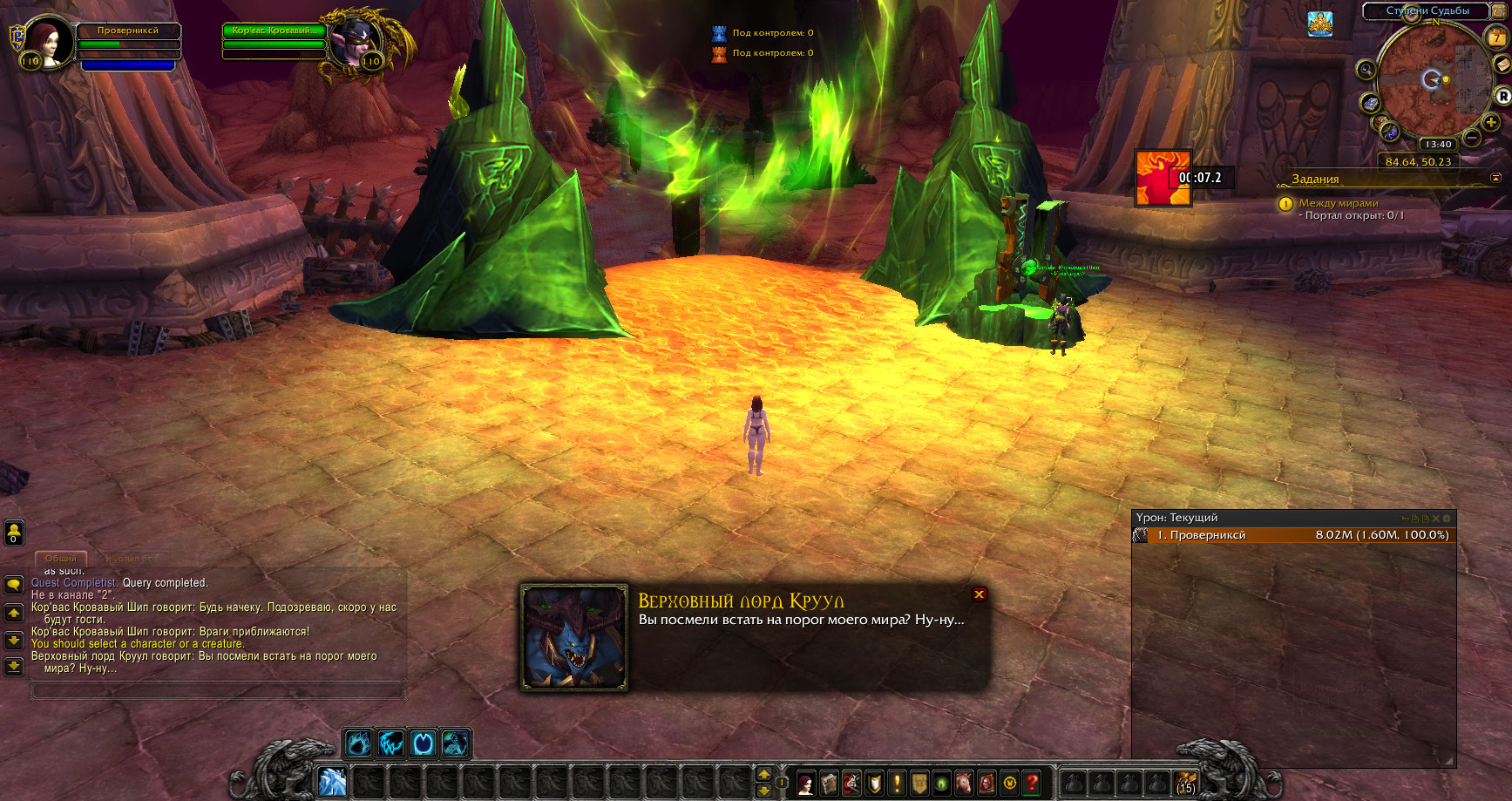Open the calendar button showing 7
The image size is (1512, 801).
tap(1498, 37)
